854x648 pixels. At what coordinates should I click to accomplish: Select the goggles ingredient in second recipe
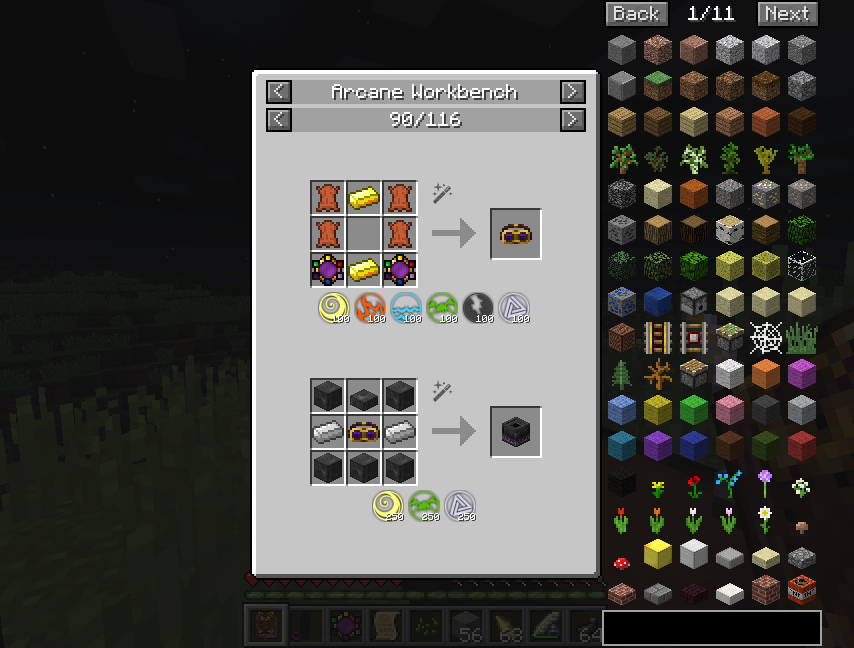(364, 432)
